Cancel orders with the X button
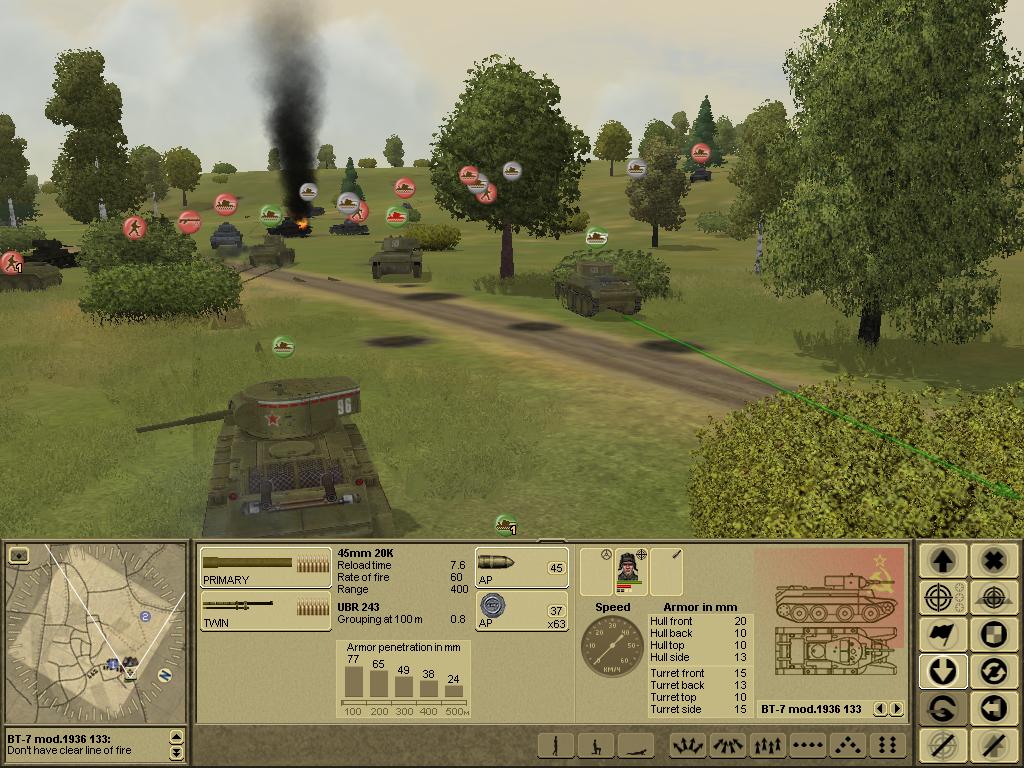 pyautogui.click(x=993, y=561)
